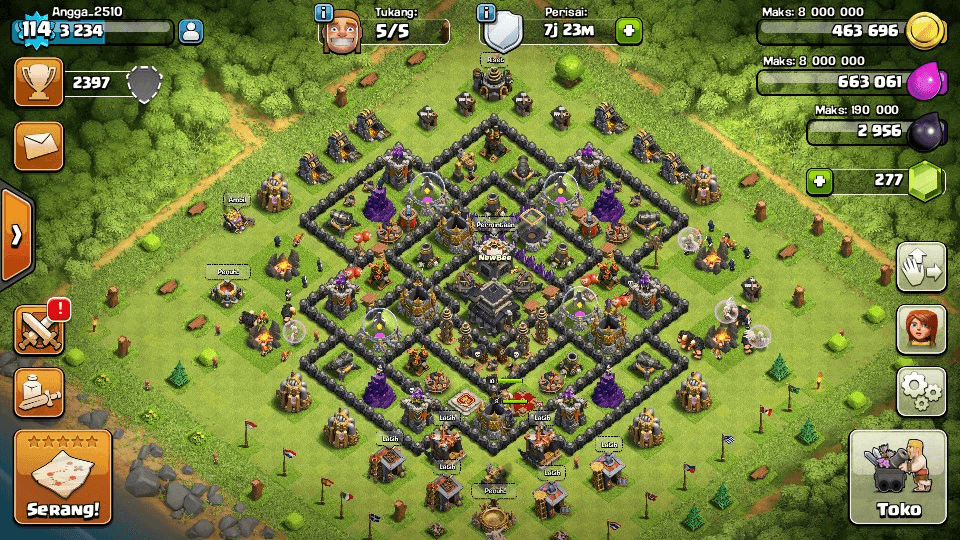Show builder info for Tukang
The image size is (960, 540).
[323, 13]
